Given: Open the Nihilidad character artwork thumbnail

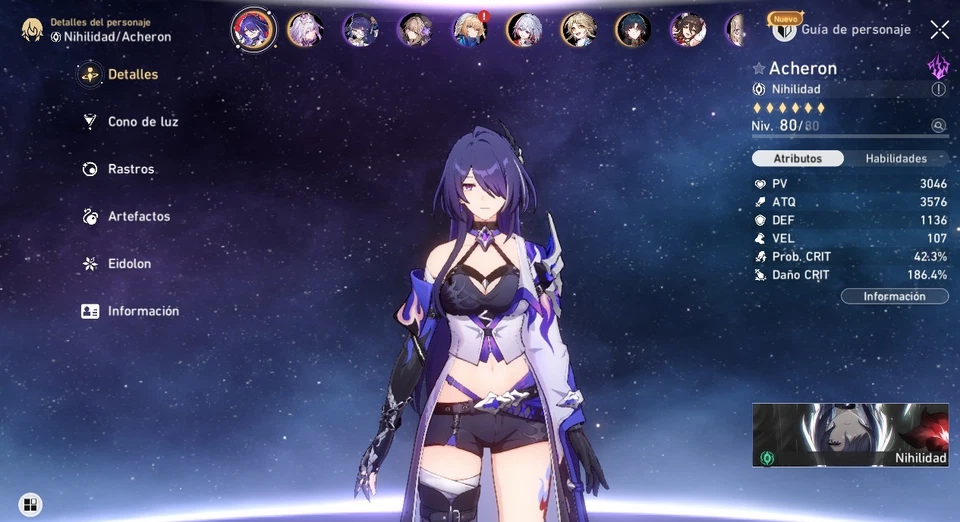Looking at the screenshot, I should click(850, 435).
